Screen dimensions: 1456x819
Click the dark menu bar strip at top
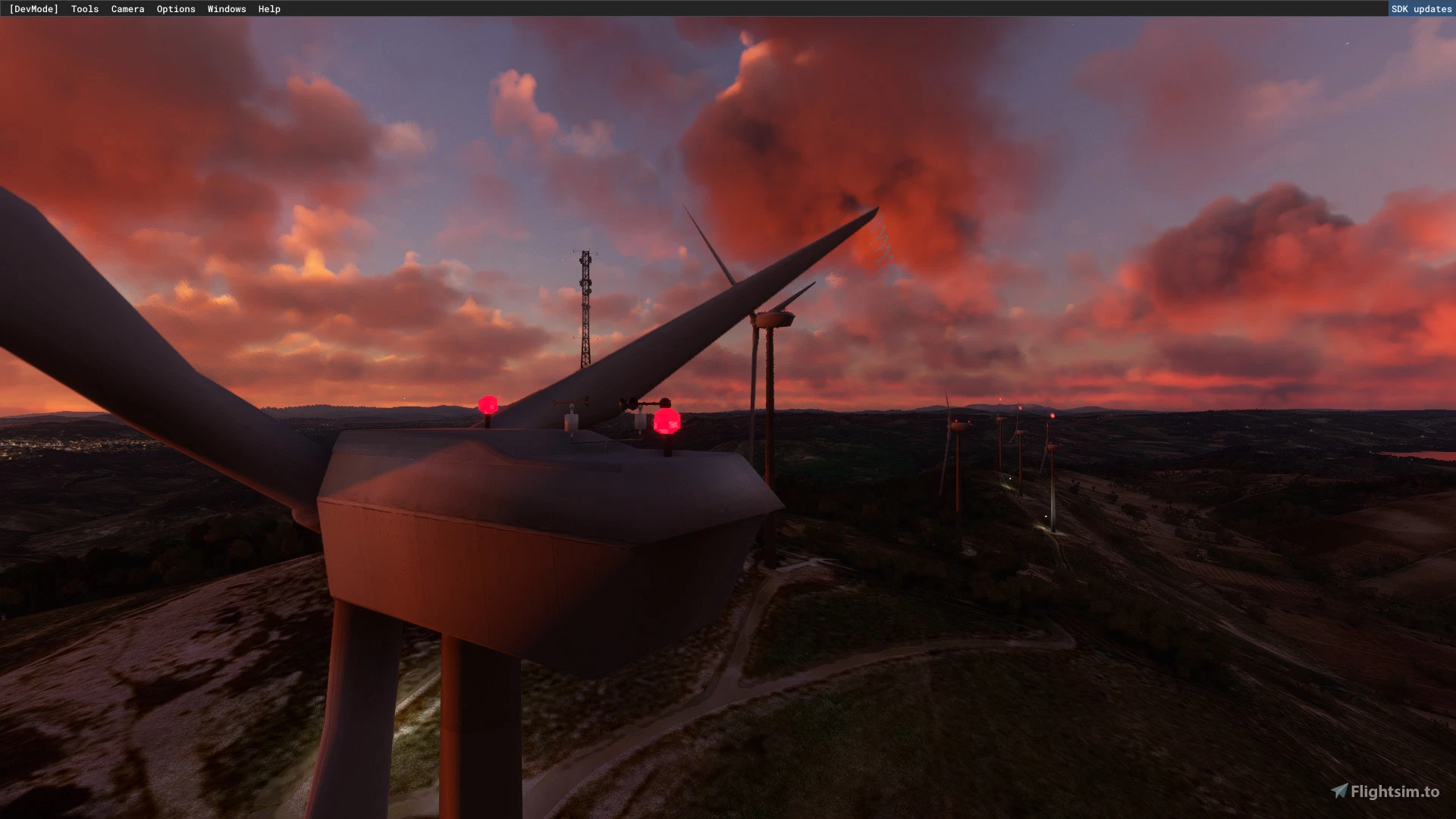pos(531,8)
